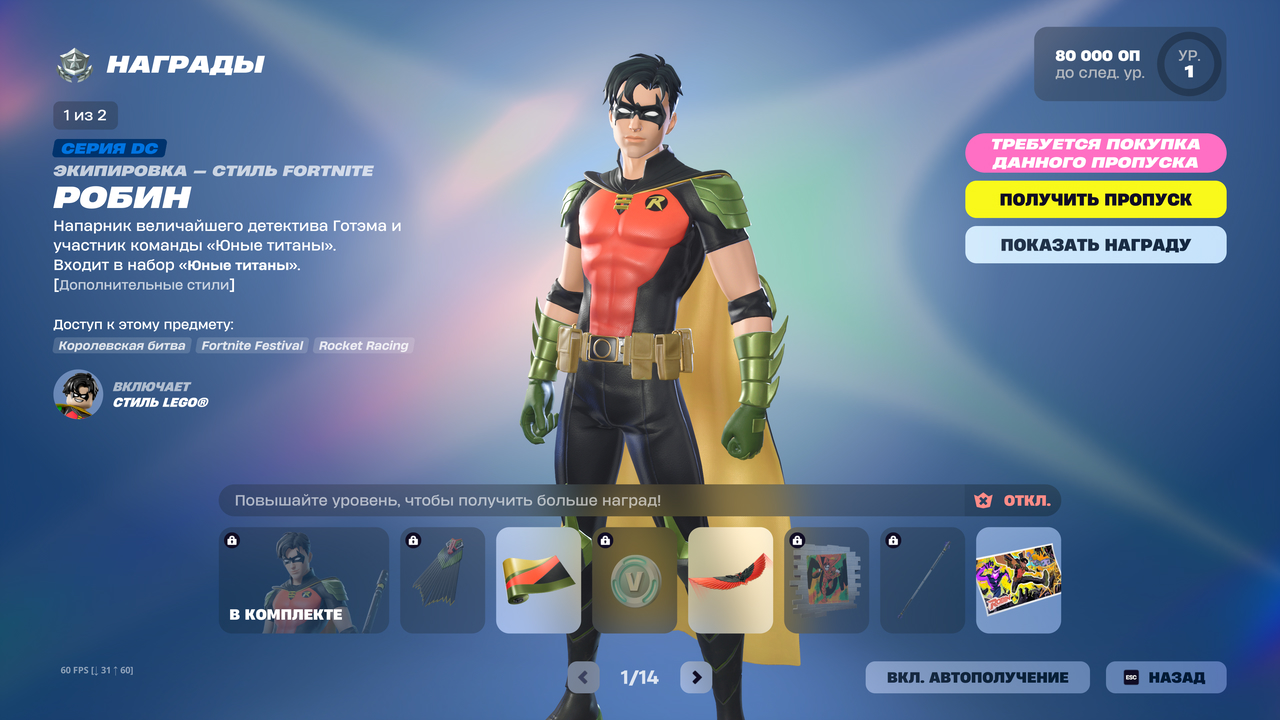Click the yellow «Получить пропуск» button
This screenshot has height=720, width=1280.
tap(1095, 199)
